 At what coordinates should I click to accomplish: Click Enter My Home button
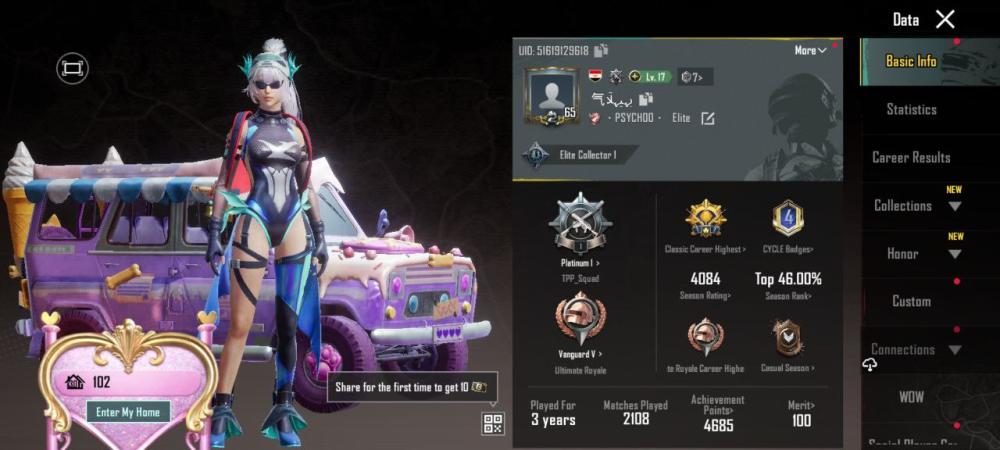tap(128, 411)
